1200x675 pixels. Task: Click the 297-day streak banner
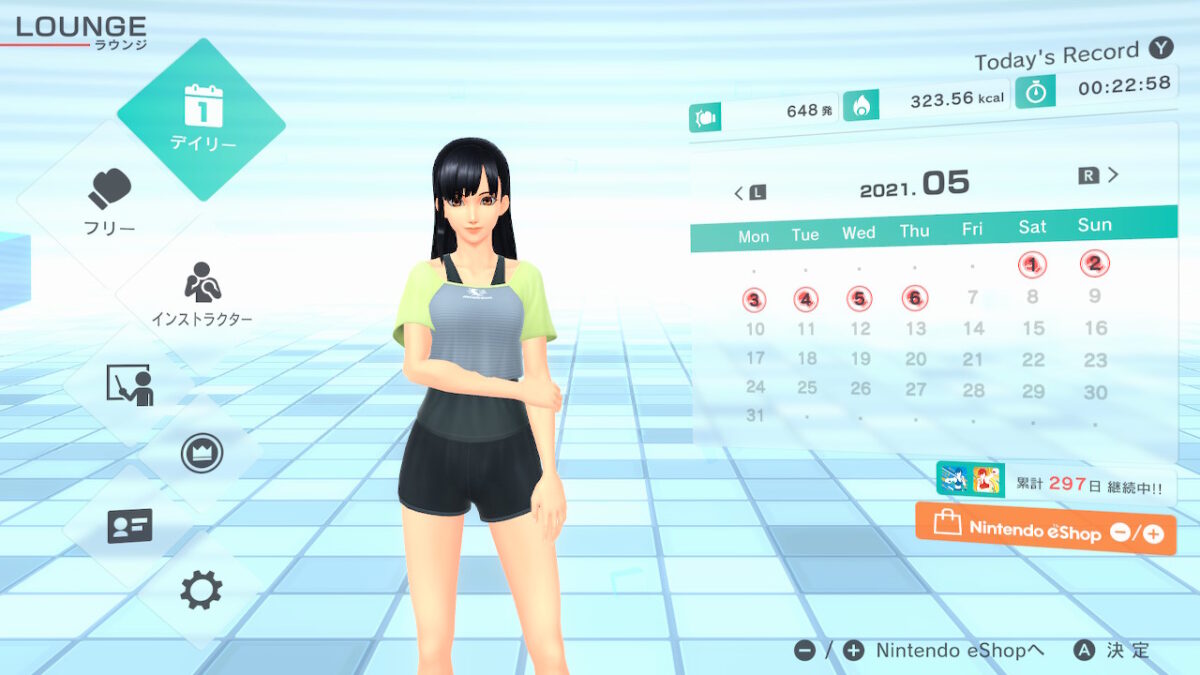[1056, 484]
